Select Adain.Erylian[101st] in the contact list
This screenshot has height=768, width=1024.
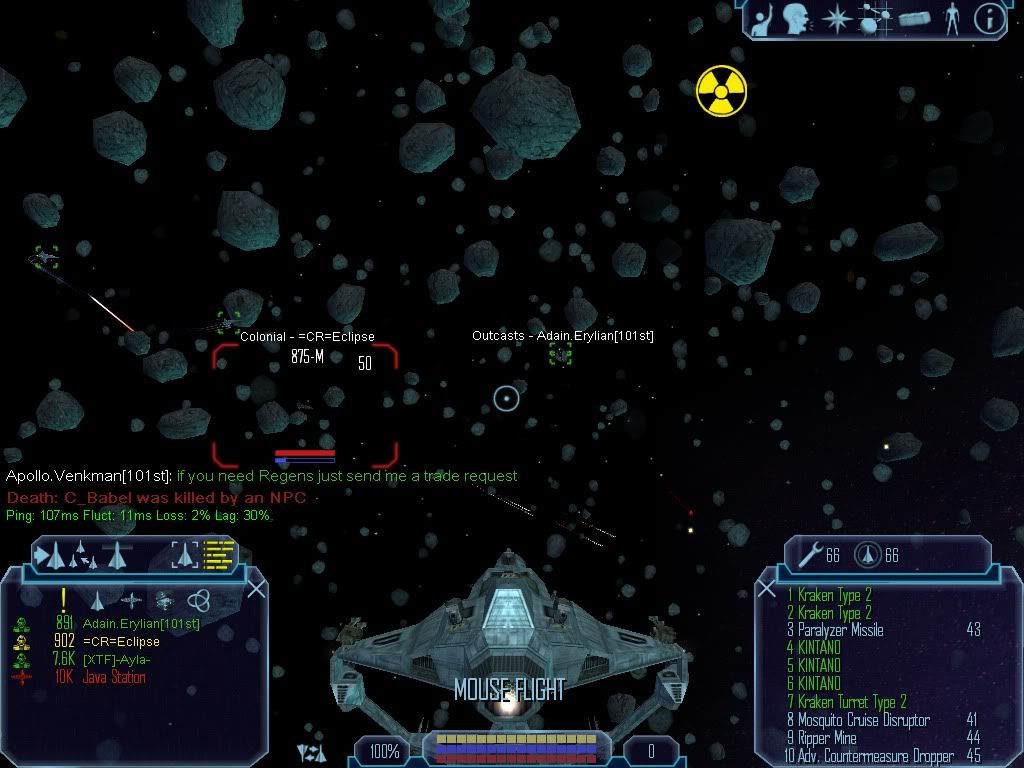140,624
